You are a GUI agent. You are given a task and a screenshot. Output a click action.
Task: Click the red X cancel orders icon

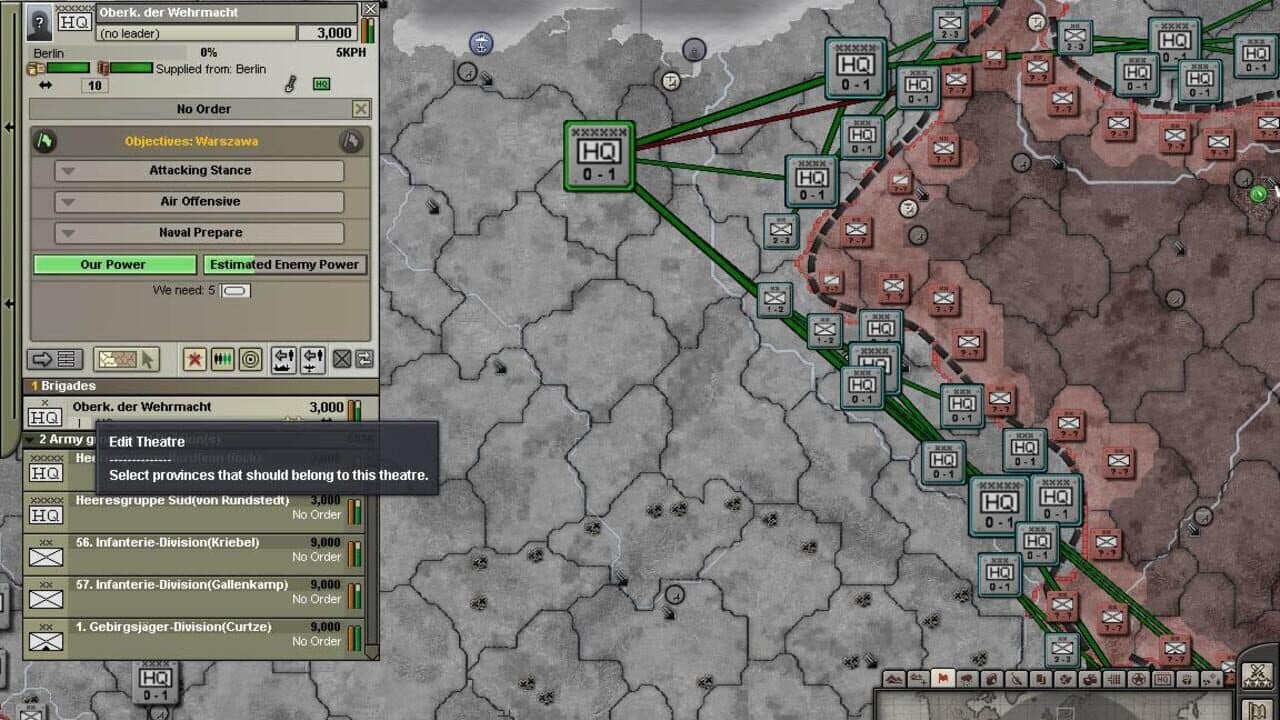point(194,360)
